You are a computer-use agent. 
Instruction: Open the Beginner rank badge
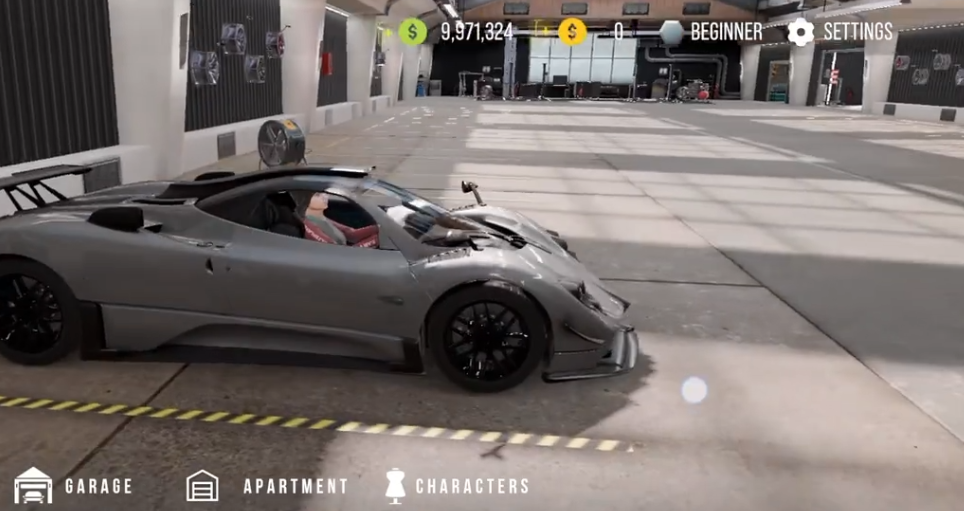712,32
